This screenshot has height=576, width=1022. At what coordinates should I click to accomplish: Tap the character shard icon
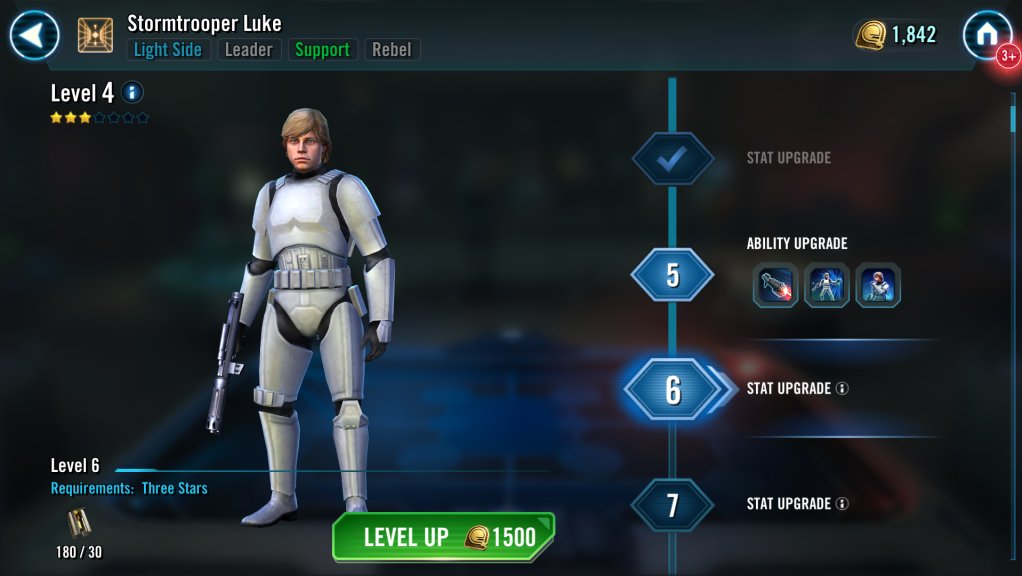[78, 522]
